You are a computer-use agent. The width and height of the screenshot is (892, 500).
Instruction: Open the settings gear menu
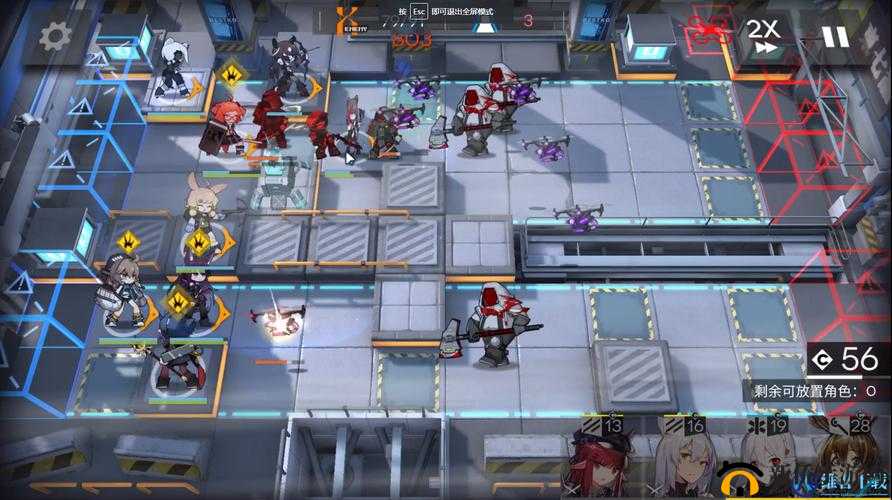coord(53,38)
